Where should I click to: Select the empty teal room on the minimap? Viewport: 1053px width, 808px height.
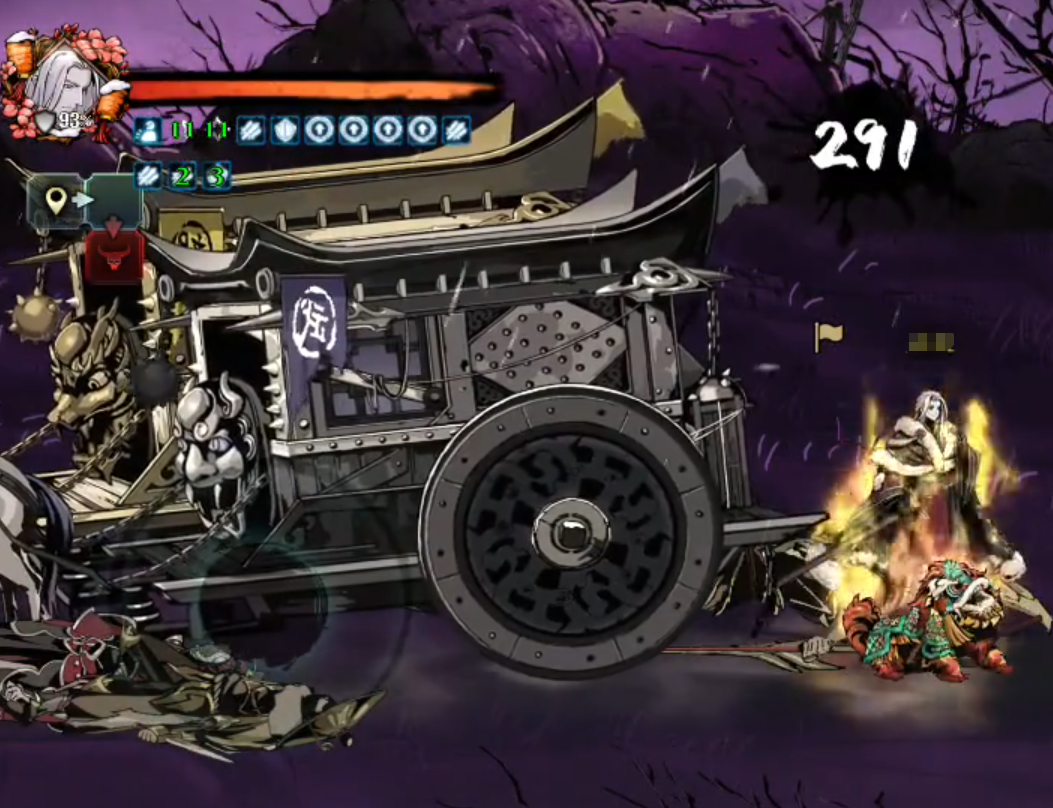(x=115, y=202)
